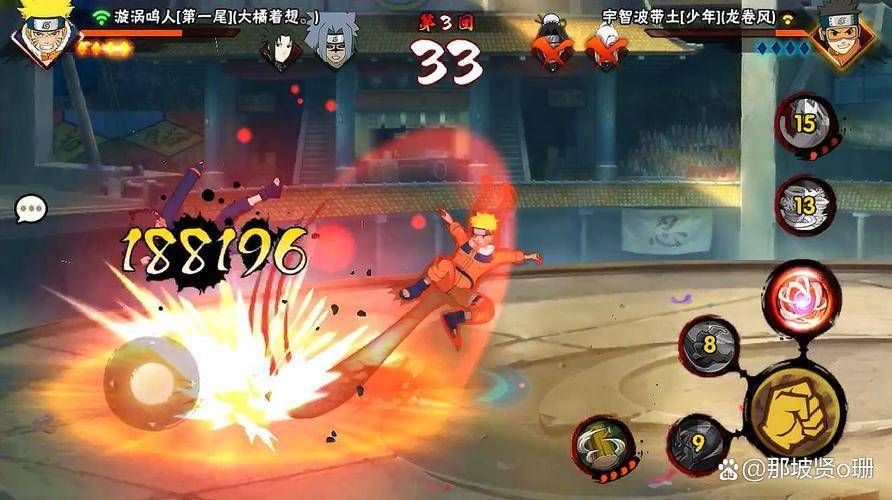This screenshot has height=500, width=892.
Task: Open the chat speech bubble
Action: click(31, 208)
